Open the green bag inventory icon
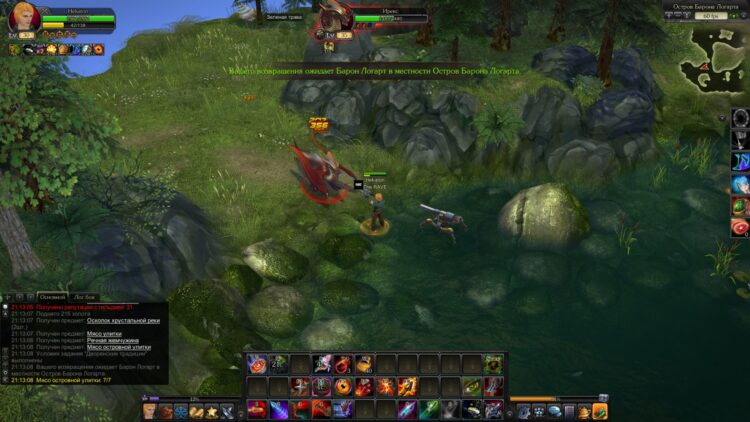The width and height of the screenshot is (750, 422). pos(600,411)
